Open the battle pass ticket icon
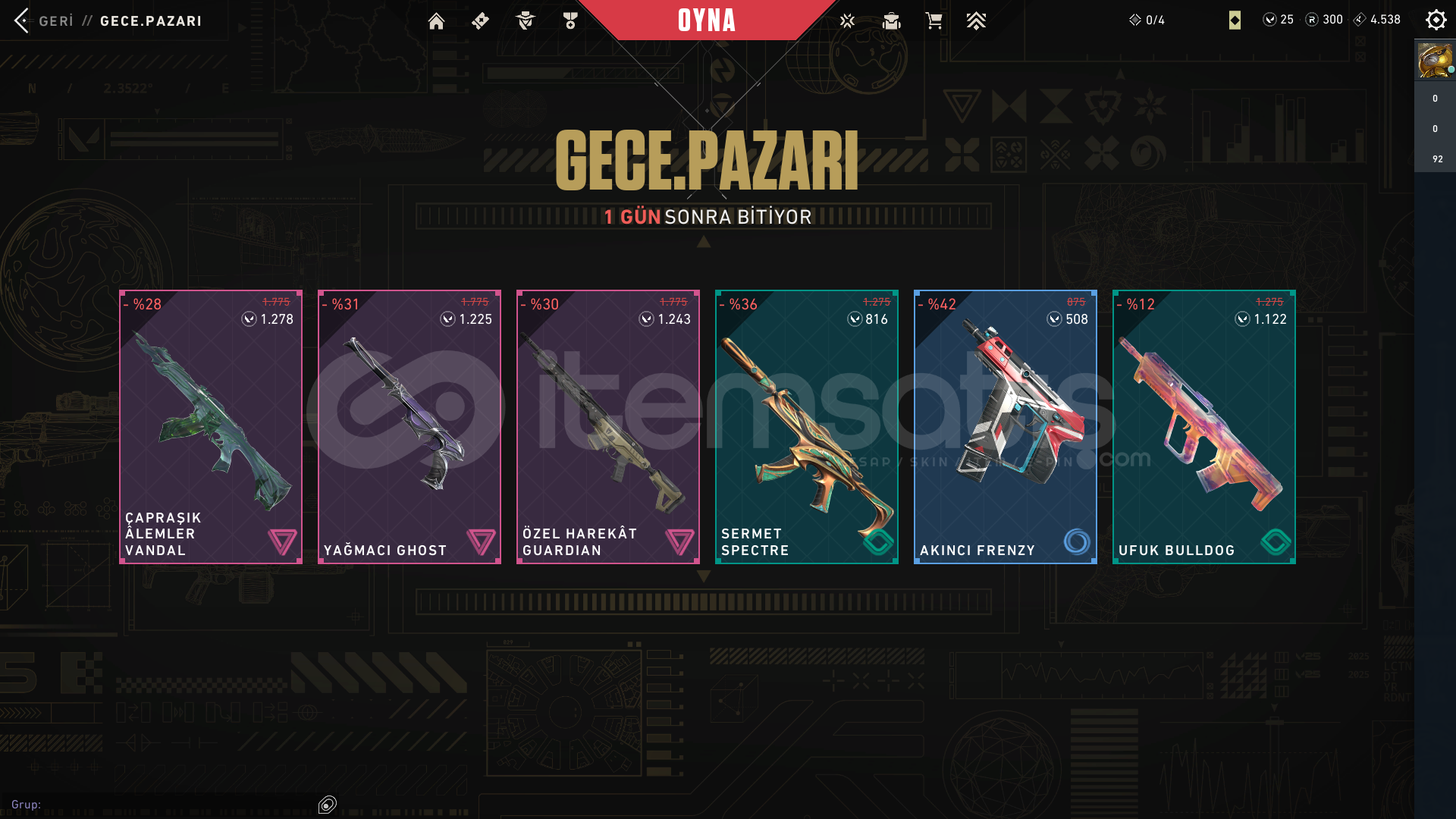1456x819 pixels. pos(480,21)
